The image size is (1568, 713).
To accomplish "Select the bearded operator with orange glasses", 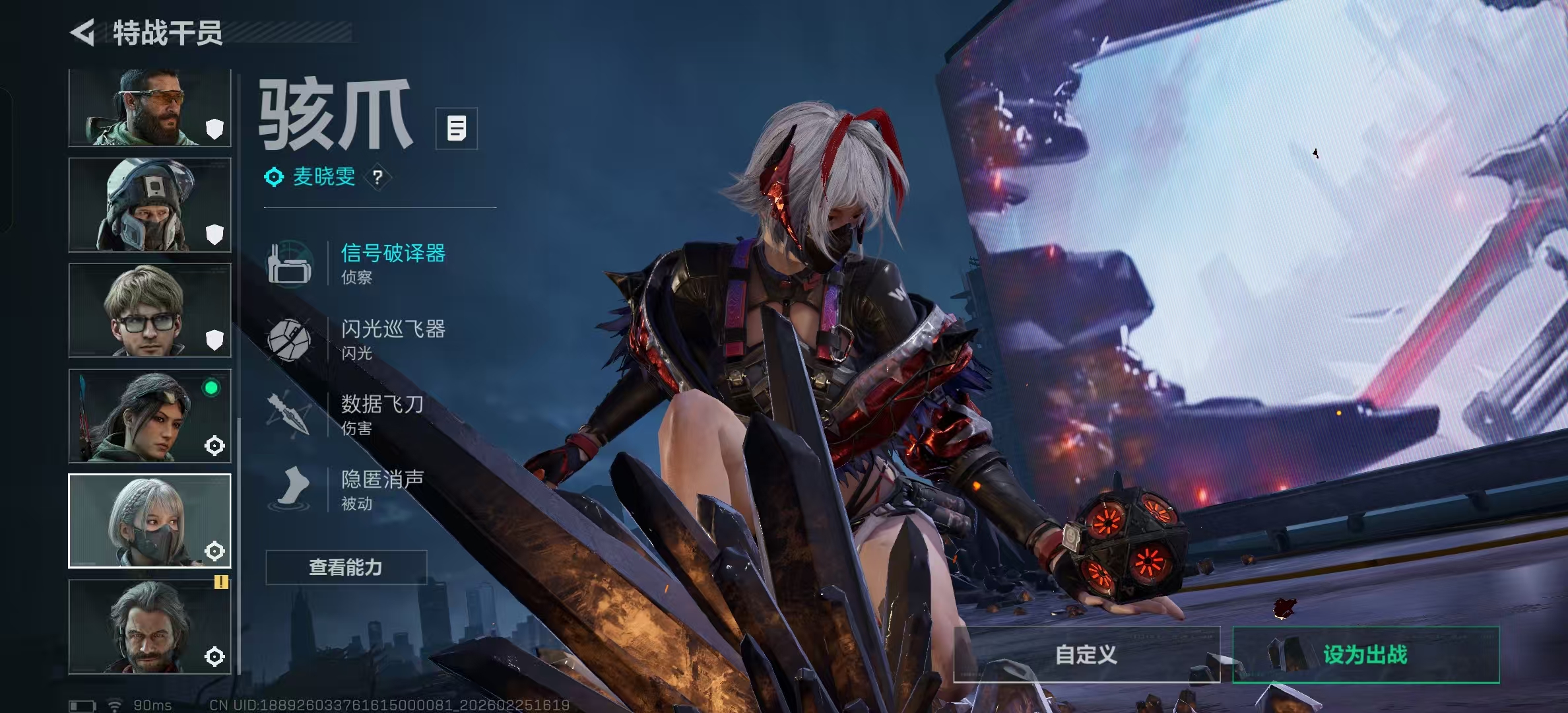I will (150, 108).
